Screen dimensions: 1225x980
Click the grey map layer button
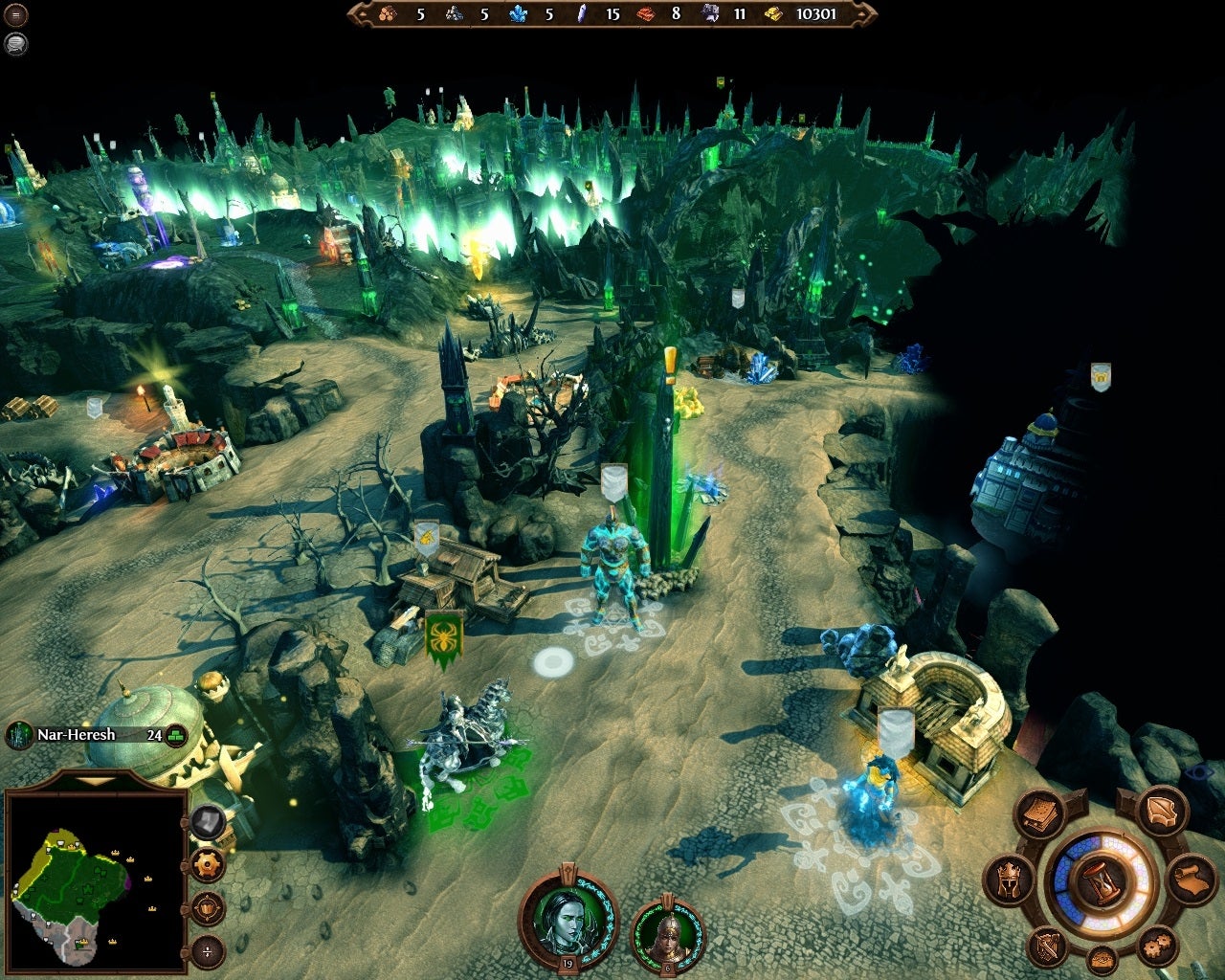[208, 822]
